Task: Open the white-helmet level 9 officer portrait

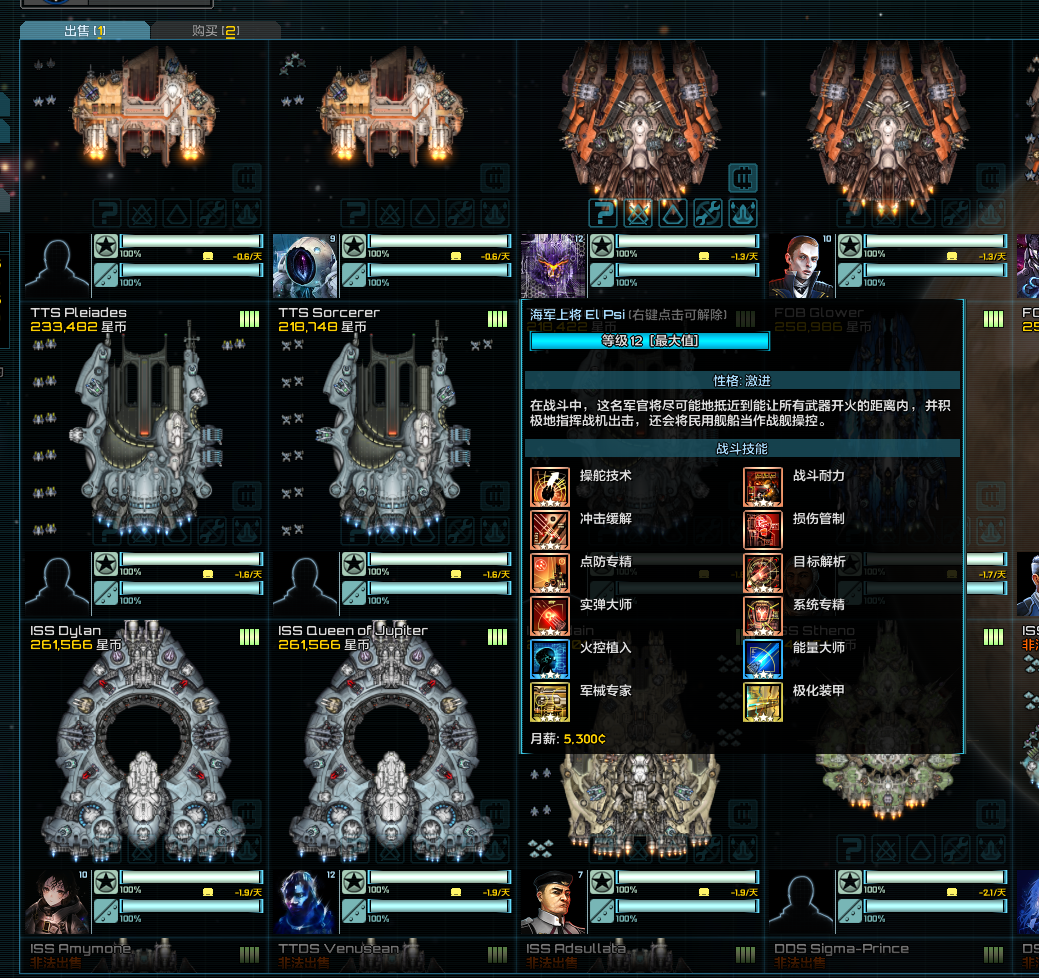Action: click(x=305, y=266)
